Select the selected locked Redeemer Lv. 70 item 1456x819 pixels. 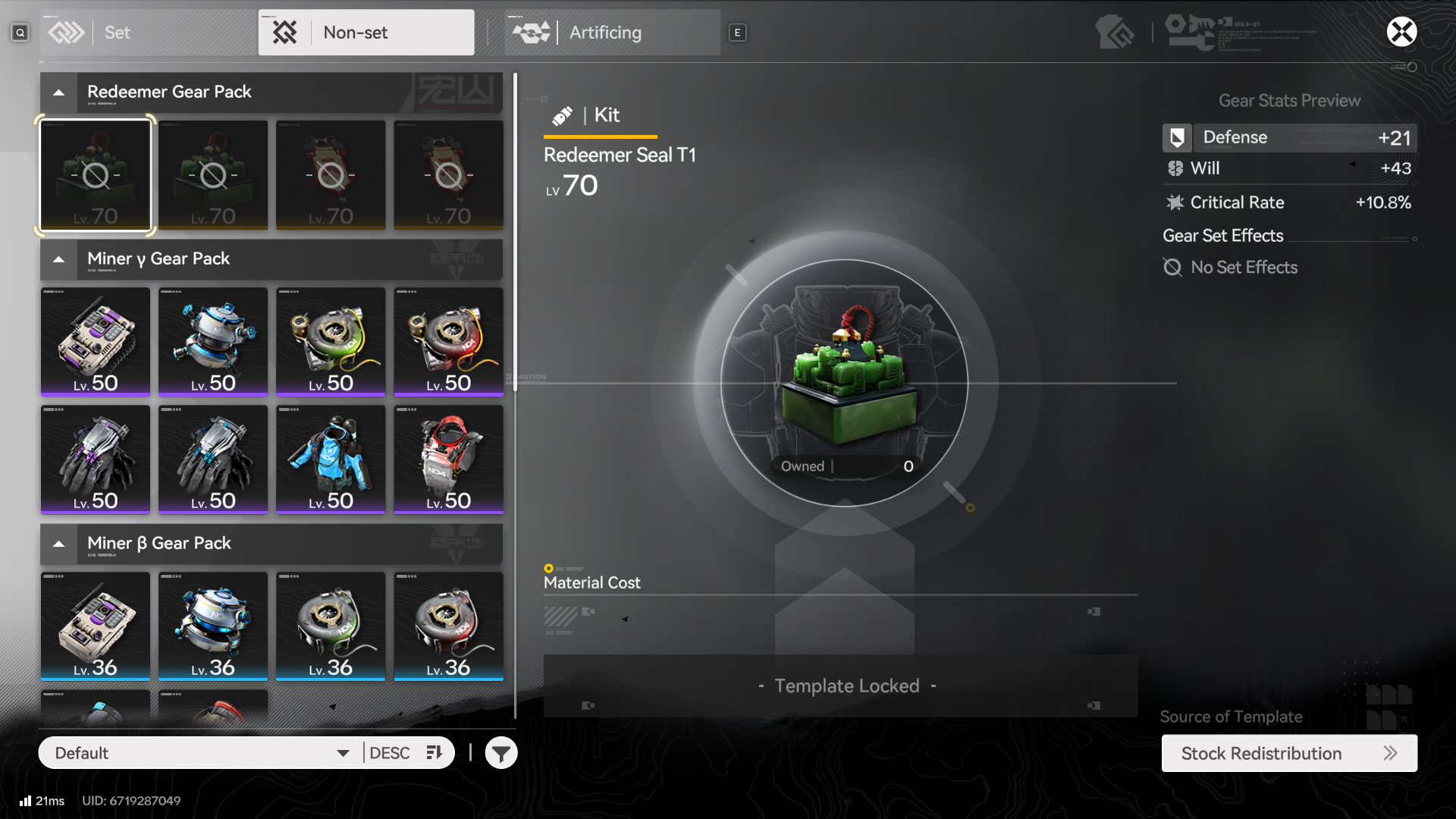point(96,175)
